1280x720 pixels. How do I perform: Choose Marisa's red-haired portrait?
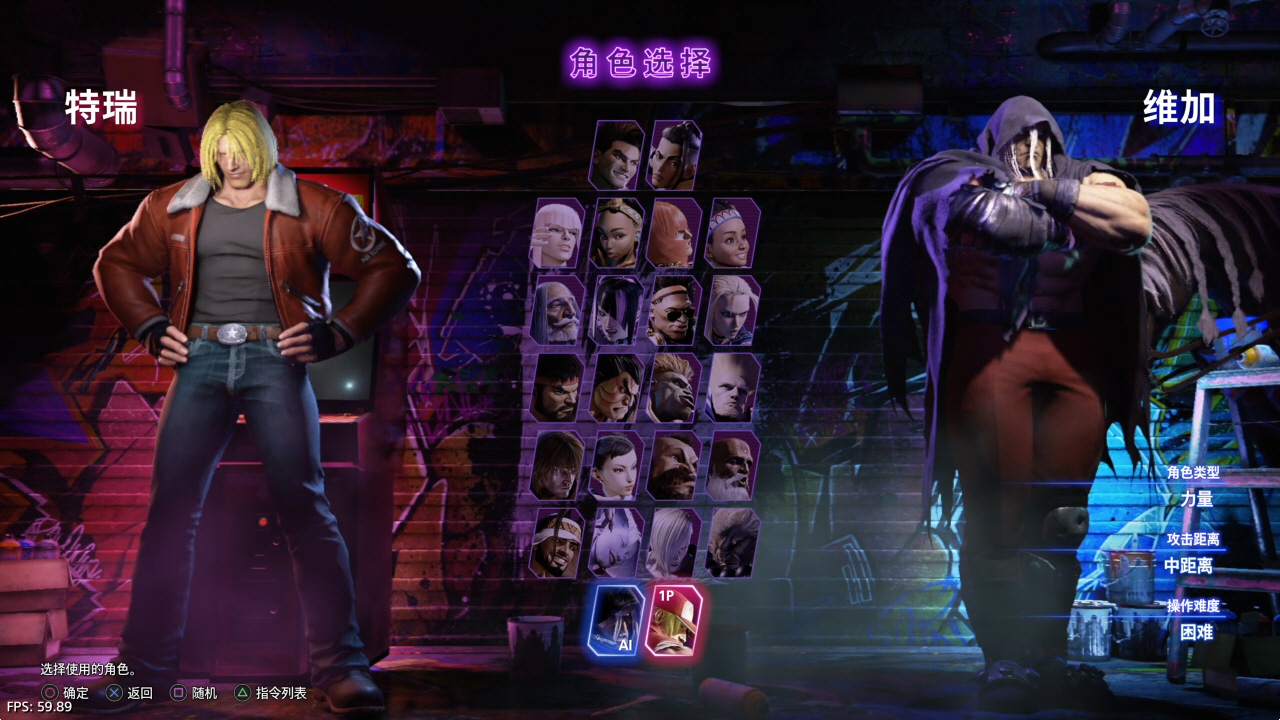pos(674,234)
